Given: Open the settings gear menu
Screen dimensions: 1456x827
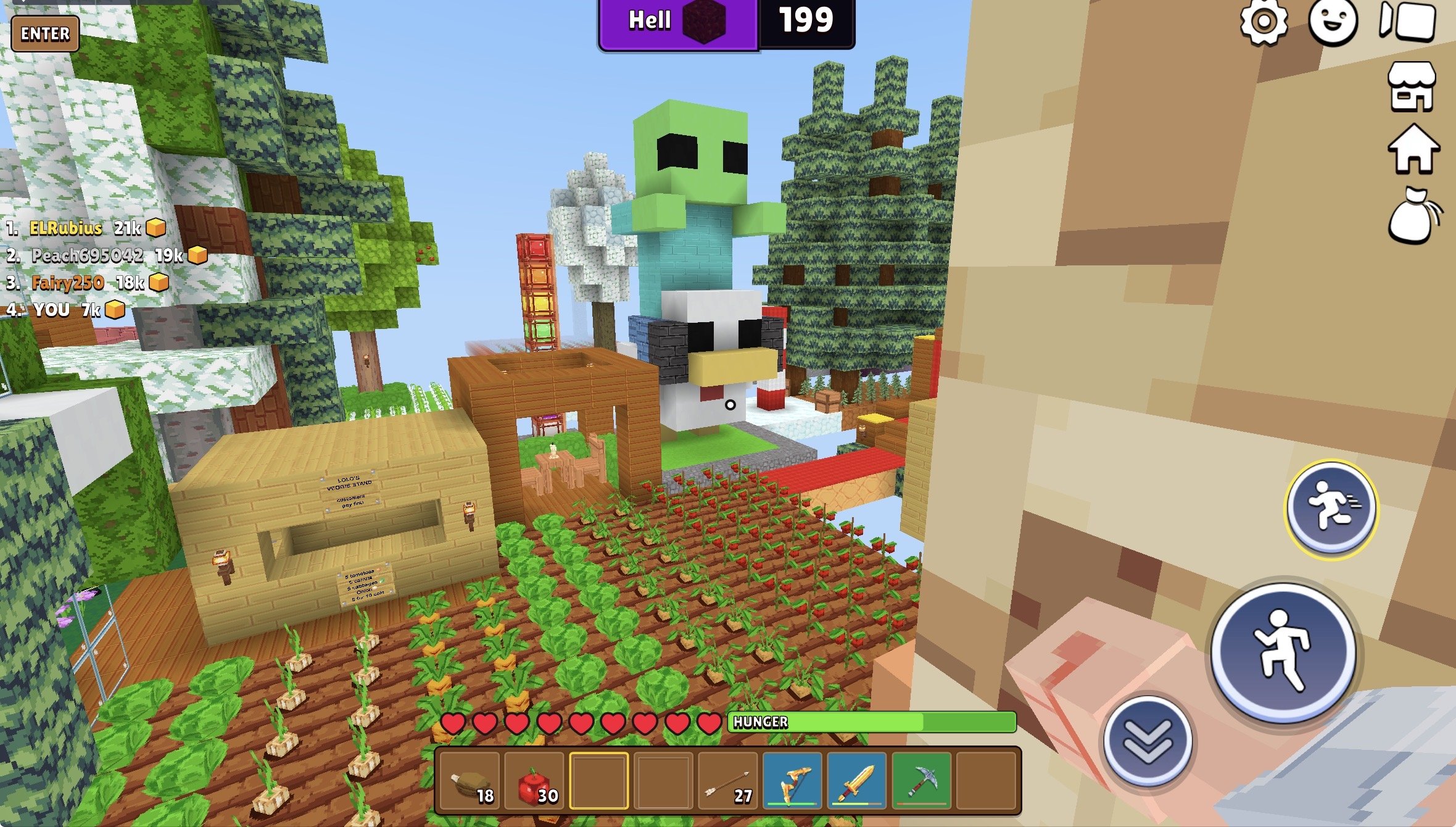Looking at the screenshot, I should (1264, 22).
